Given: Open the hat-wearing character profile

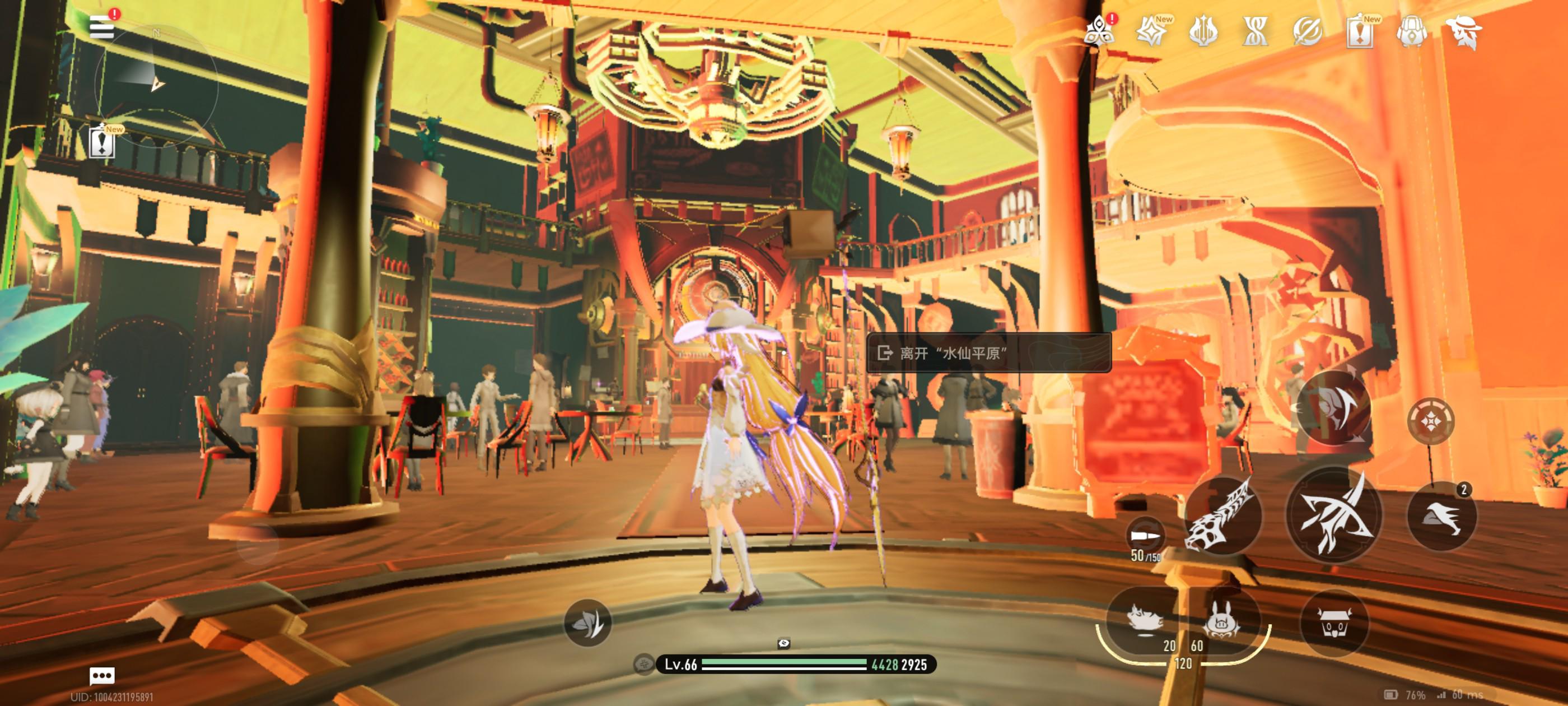Looking at the screenshot, I should click(1464, 31).
